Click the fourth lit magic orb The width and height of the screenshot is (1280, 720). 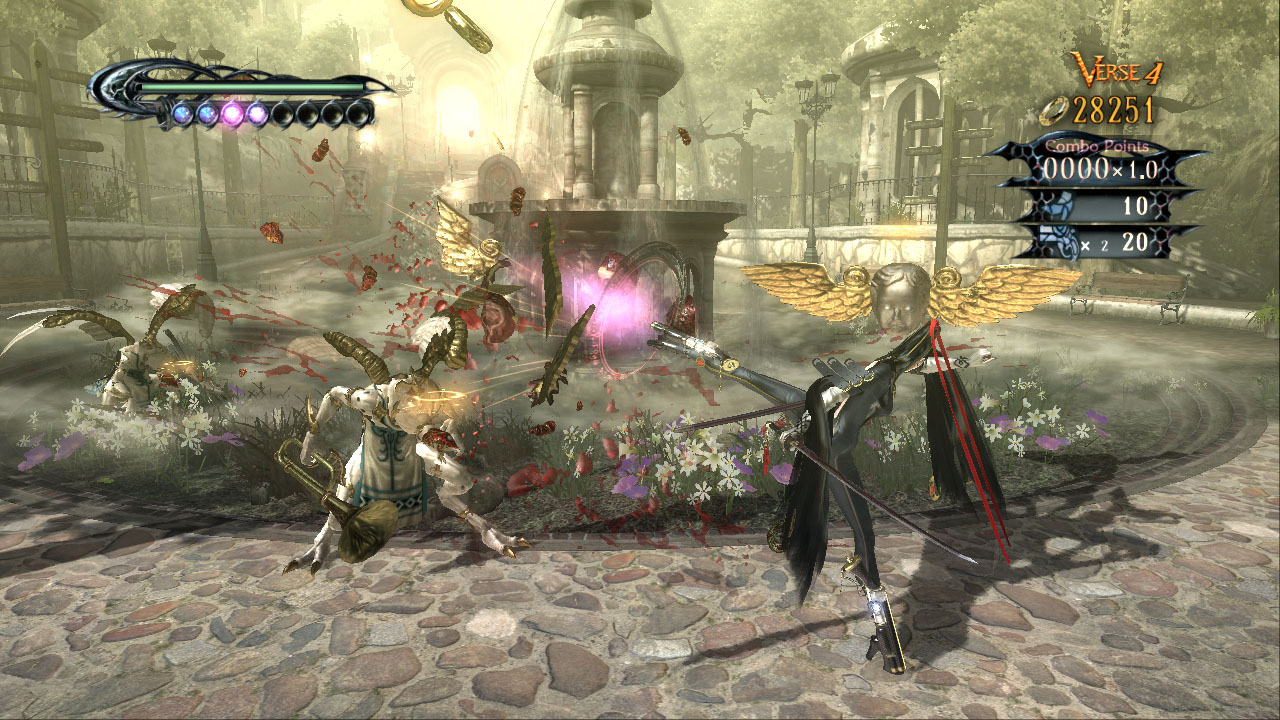click(x=256, y=113)
